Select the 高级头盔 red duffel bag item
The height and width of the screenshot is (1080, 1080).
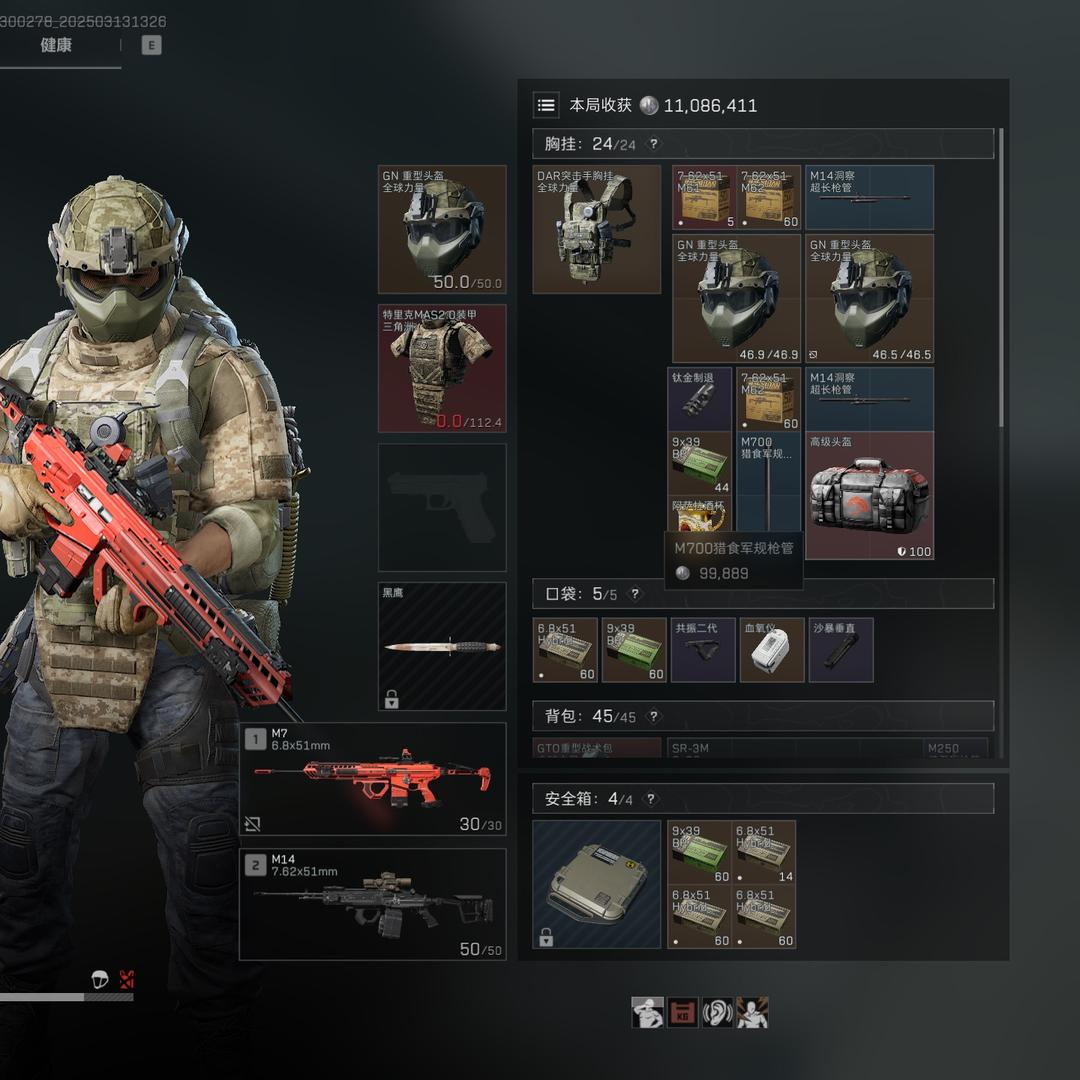(x=870, y=496)
